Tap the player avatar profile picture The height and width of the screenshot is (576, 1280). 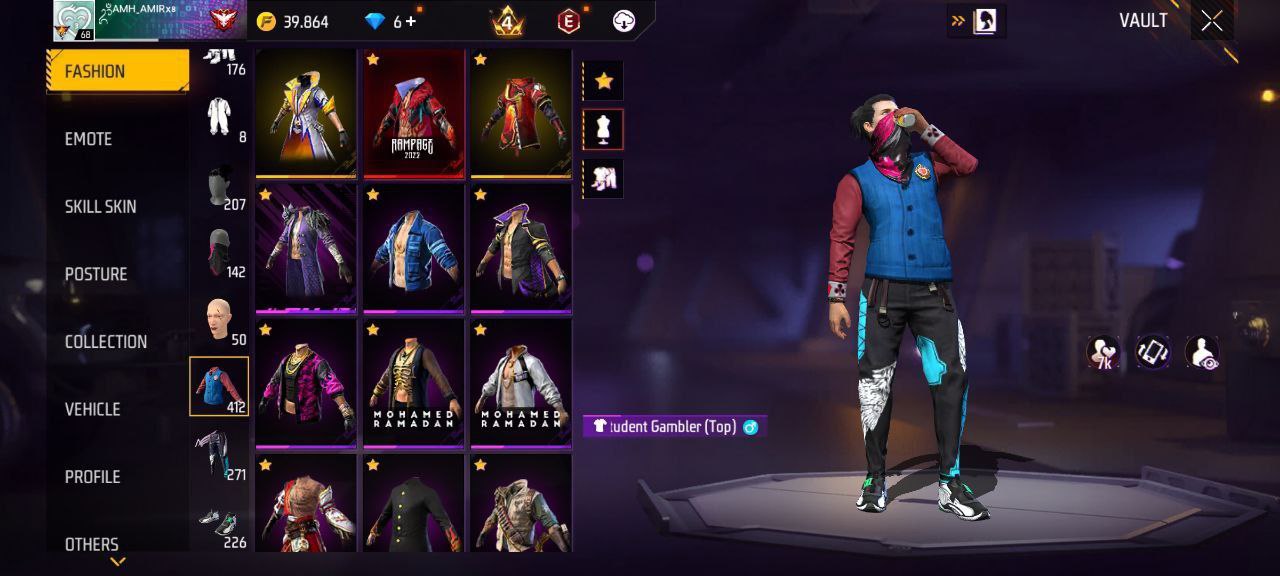coord(74,21)
